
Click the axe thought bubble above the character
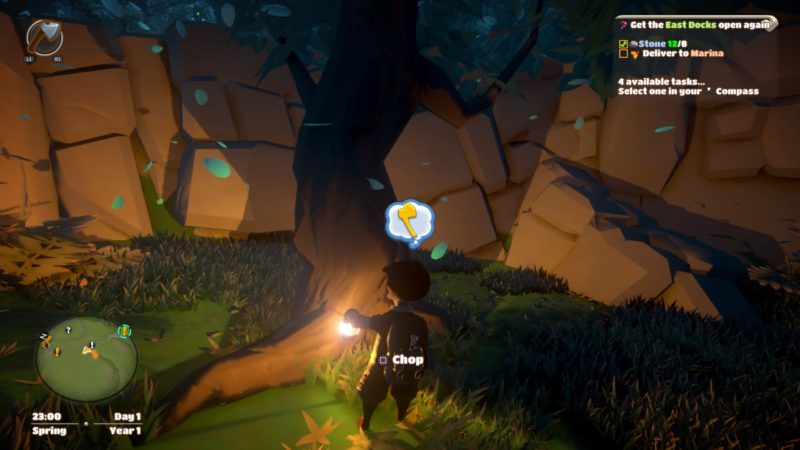(408, 221)
